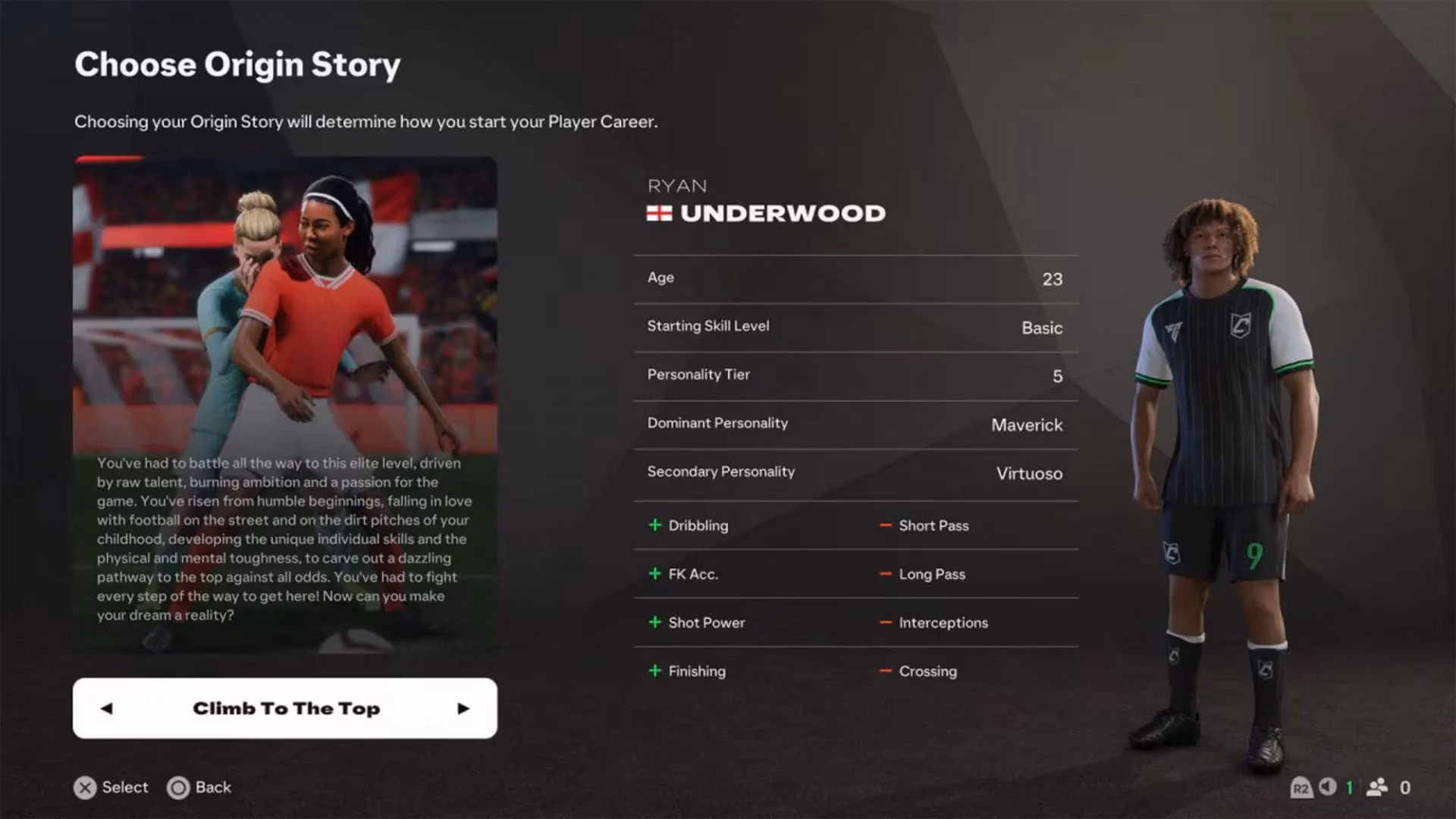Click the minus icon next to Short Pass

click(885, 525)
